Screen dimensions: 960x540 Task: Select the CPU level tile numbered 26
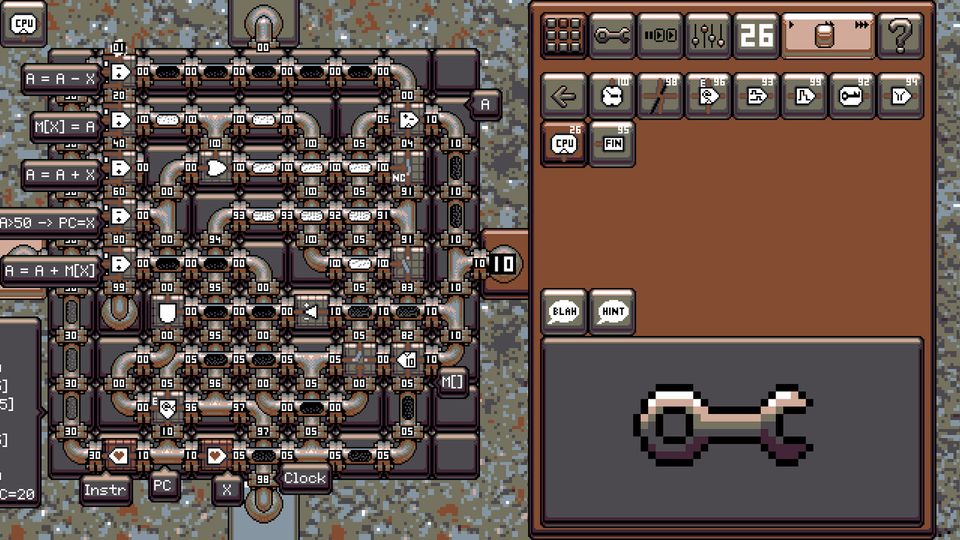pos(564,144)
